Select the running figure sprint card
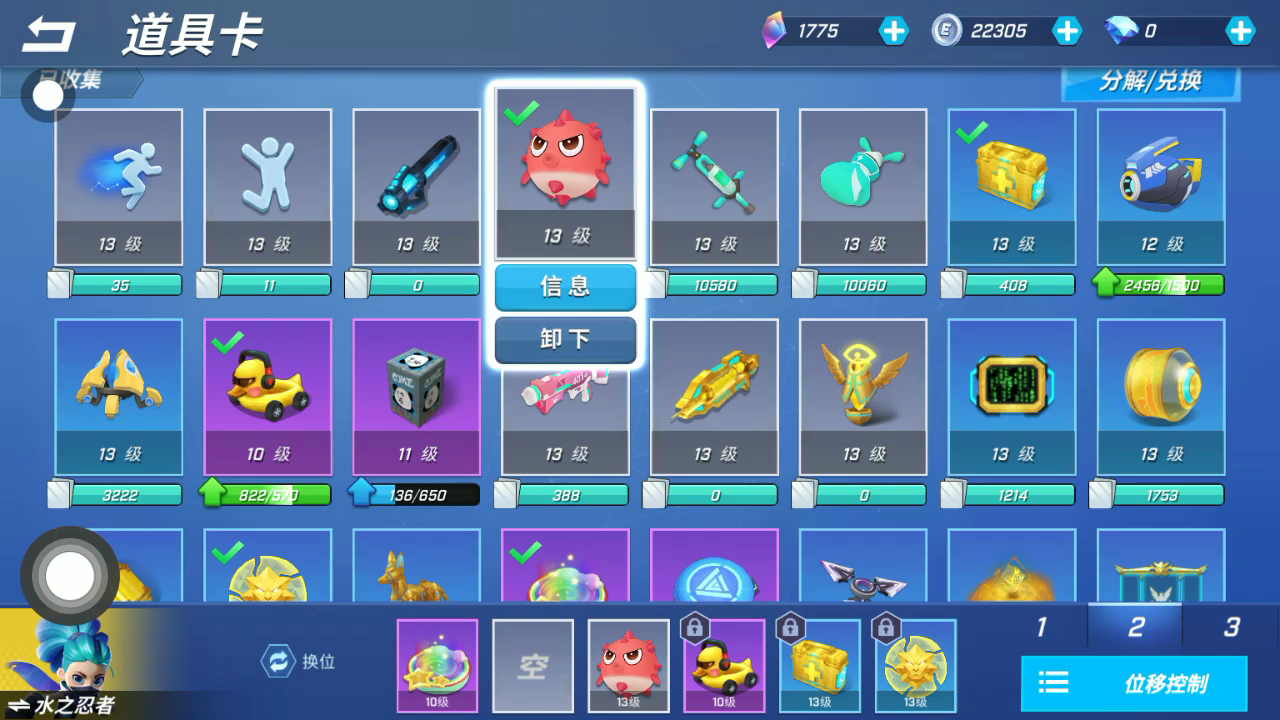This screenshot has height=720, width=1280. (119, 186)
